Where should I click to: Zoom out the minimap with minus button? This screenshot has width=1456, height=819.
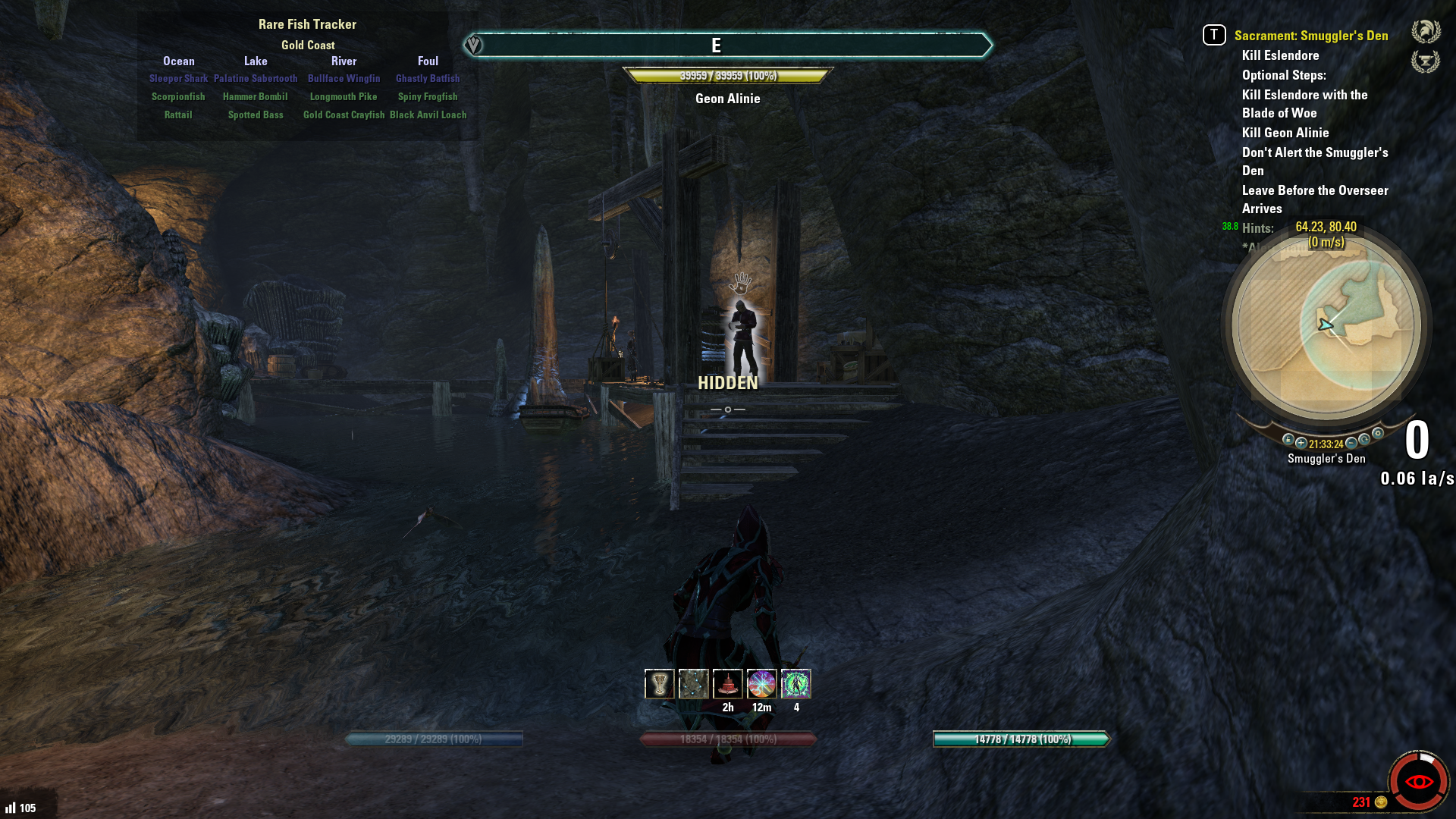[x=1351, y=443]
